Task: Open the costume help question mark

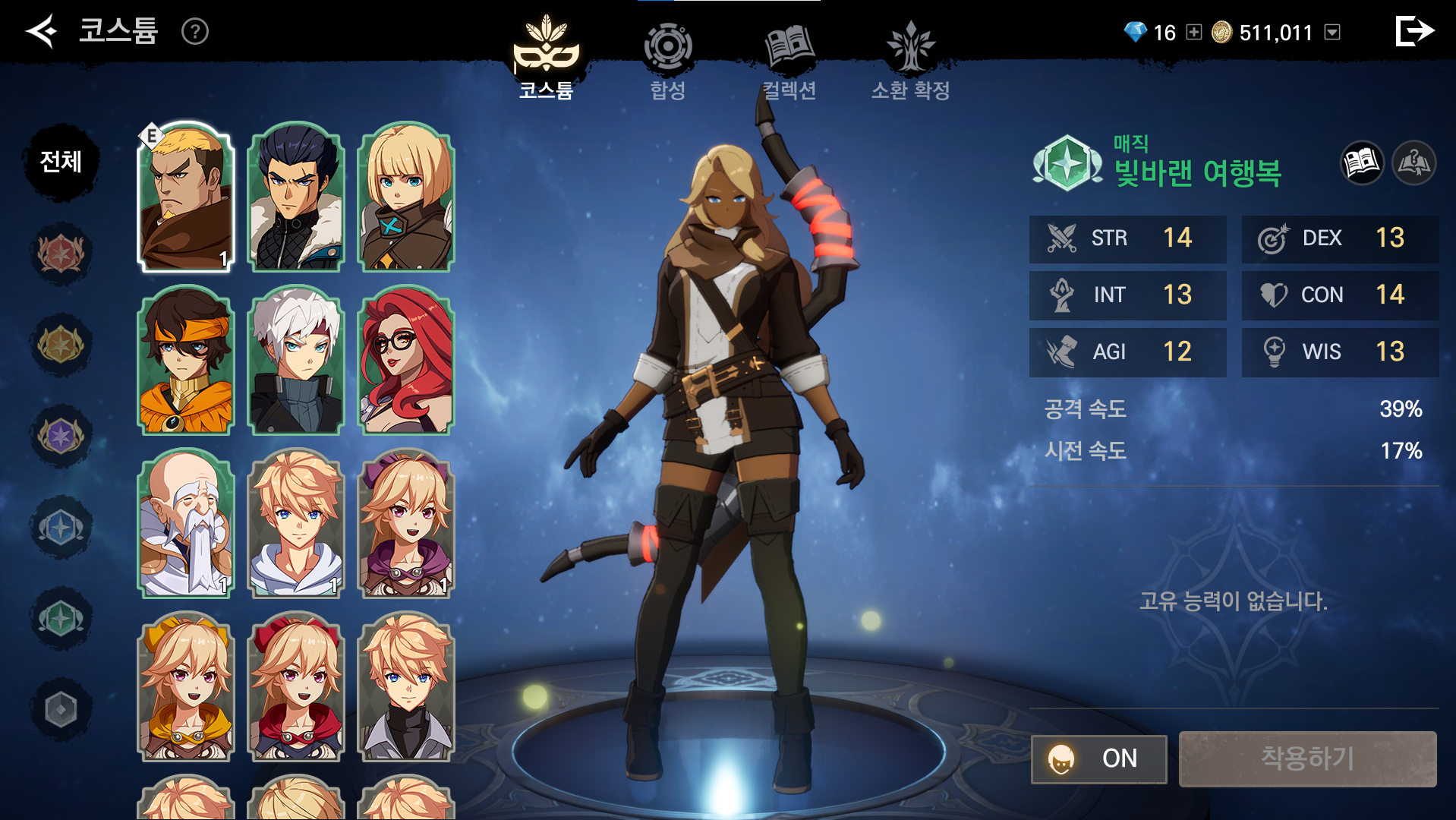Action: click(x=195, y=31)
